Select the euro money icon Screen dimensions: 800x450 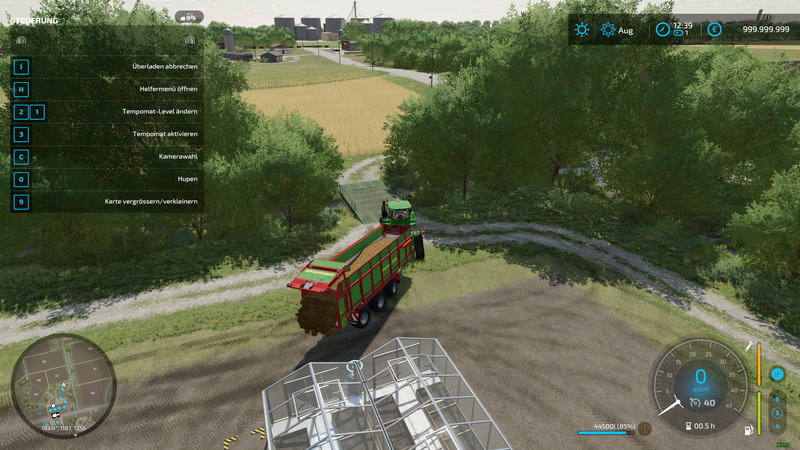point(714,30)
